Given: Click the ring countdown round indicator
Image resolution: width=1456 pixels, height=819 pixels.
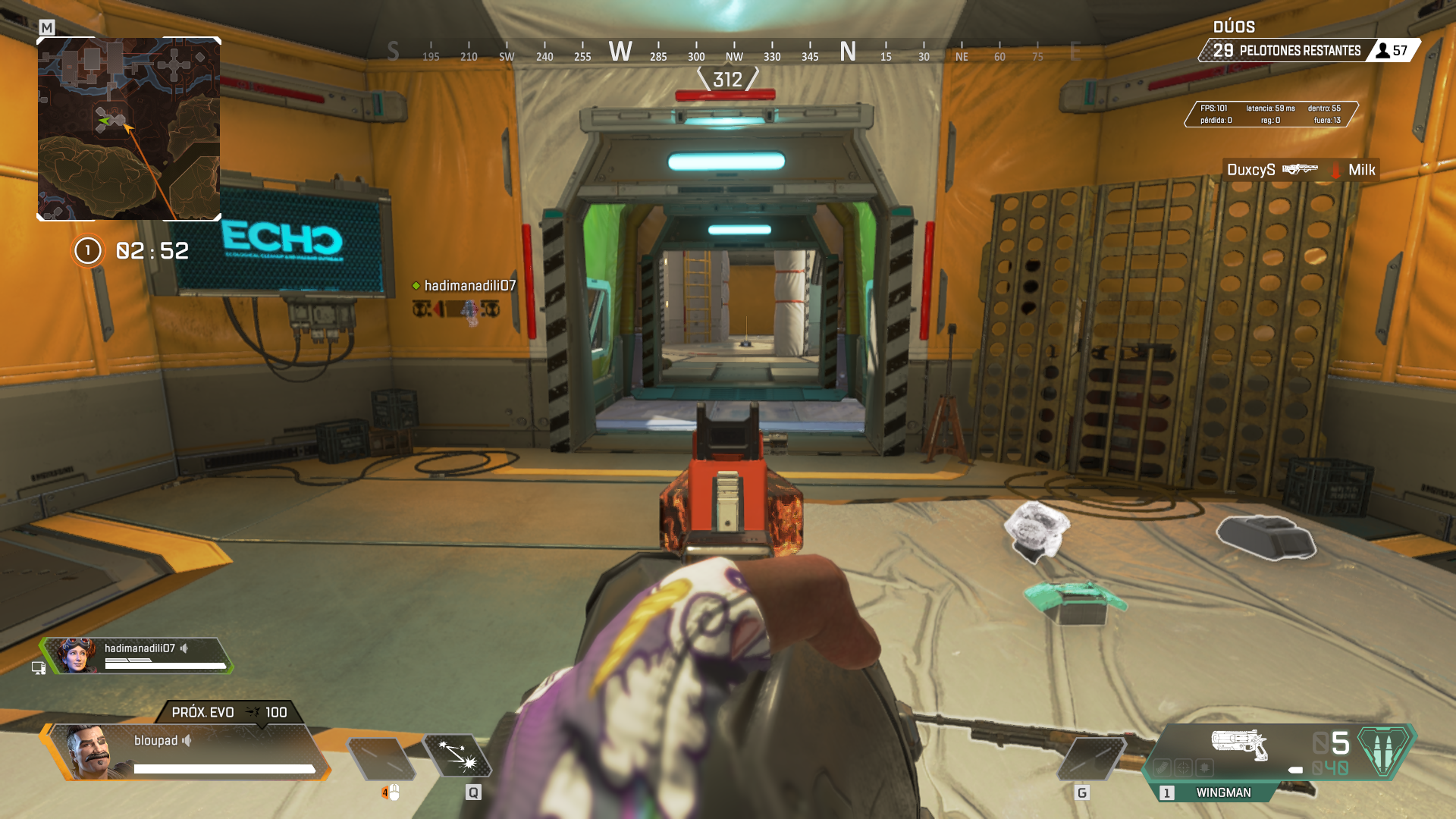Looking at the screenshot, I should (88, 250).
